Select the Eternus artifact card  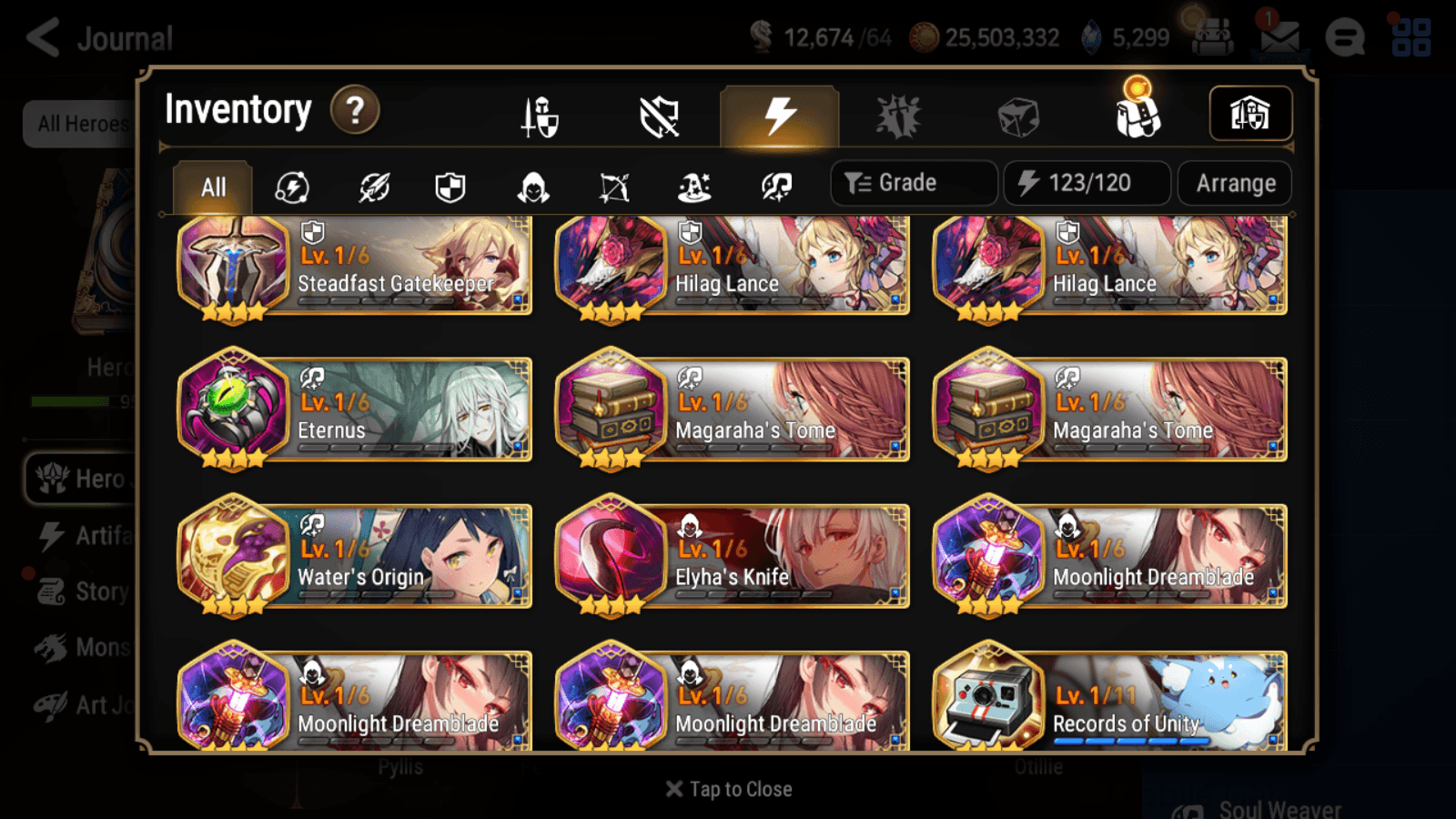tap(354, 409)
